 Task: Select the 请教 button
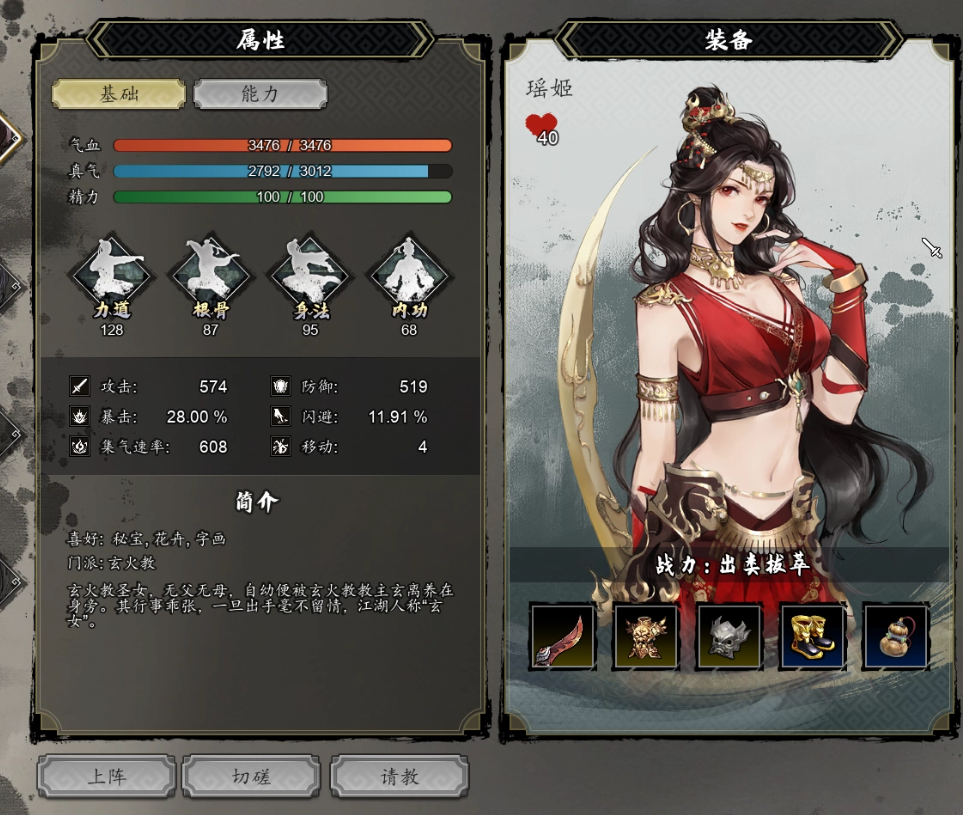click(399, 777)
